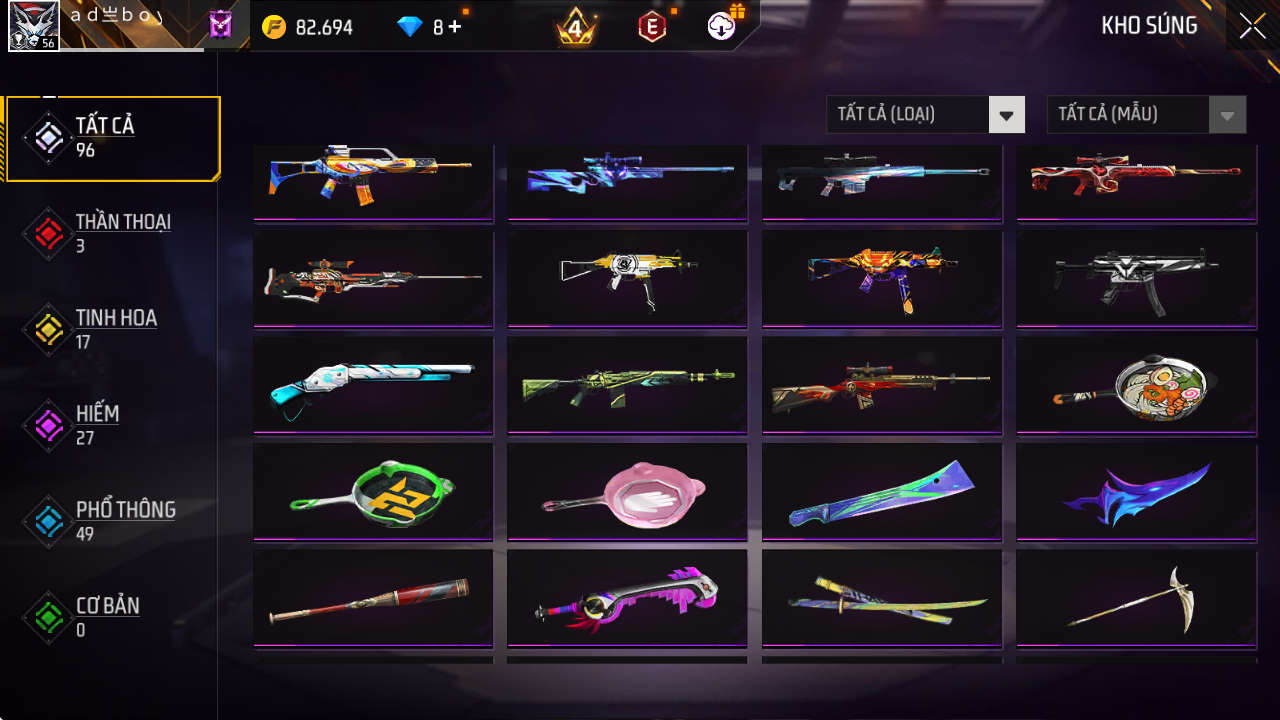Screen dimensions: 1280x720
Task: Select the ramen bowl pan skin
Action: click(x=1136, y=385)
